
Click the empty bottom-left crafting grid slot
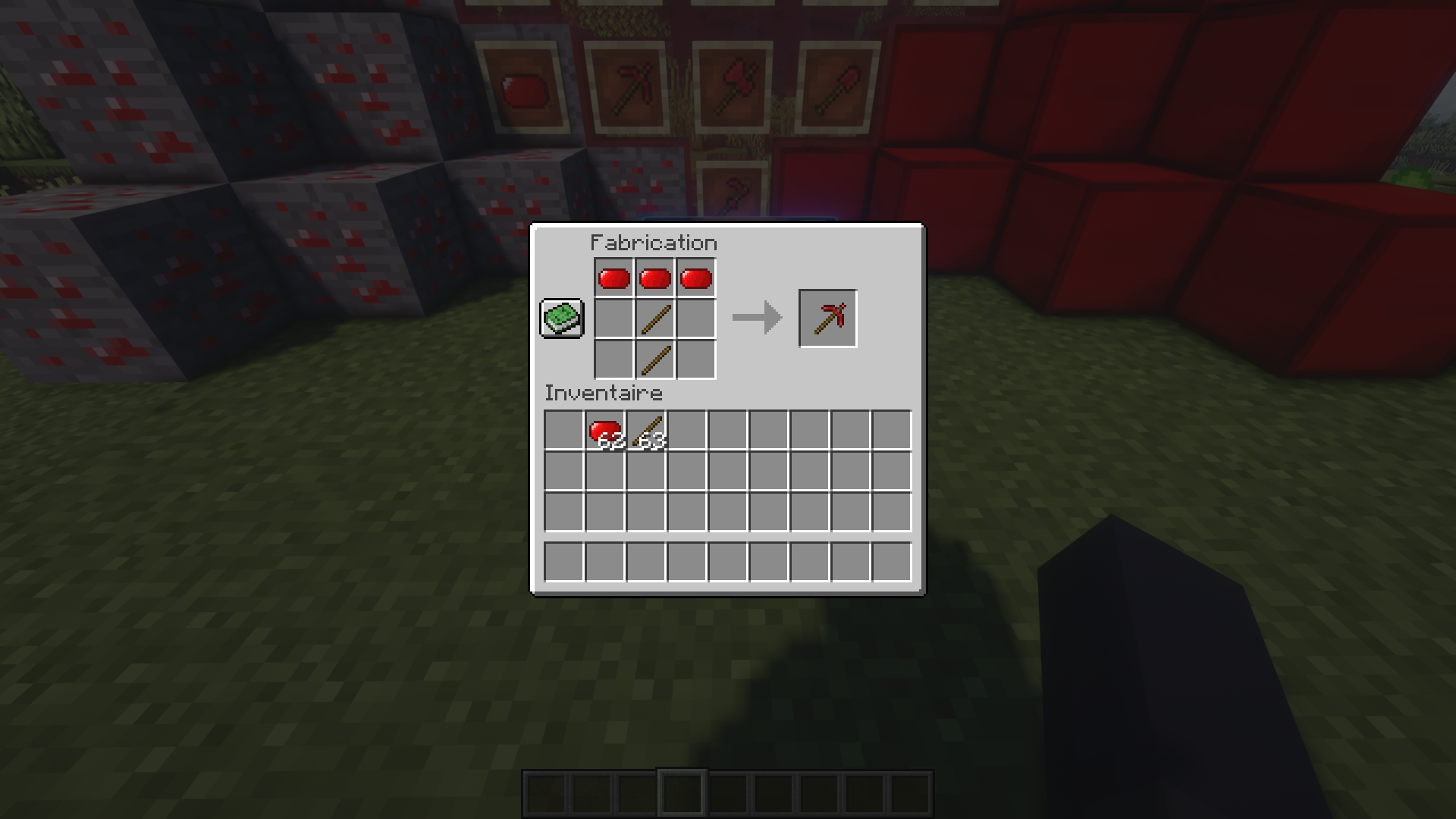coord(614,358)
